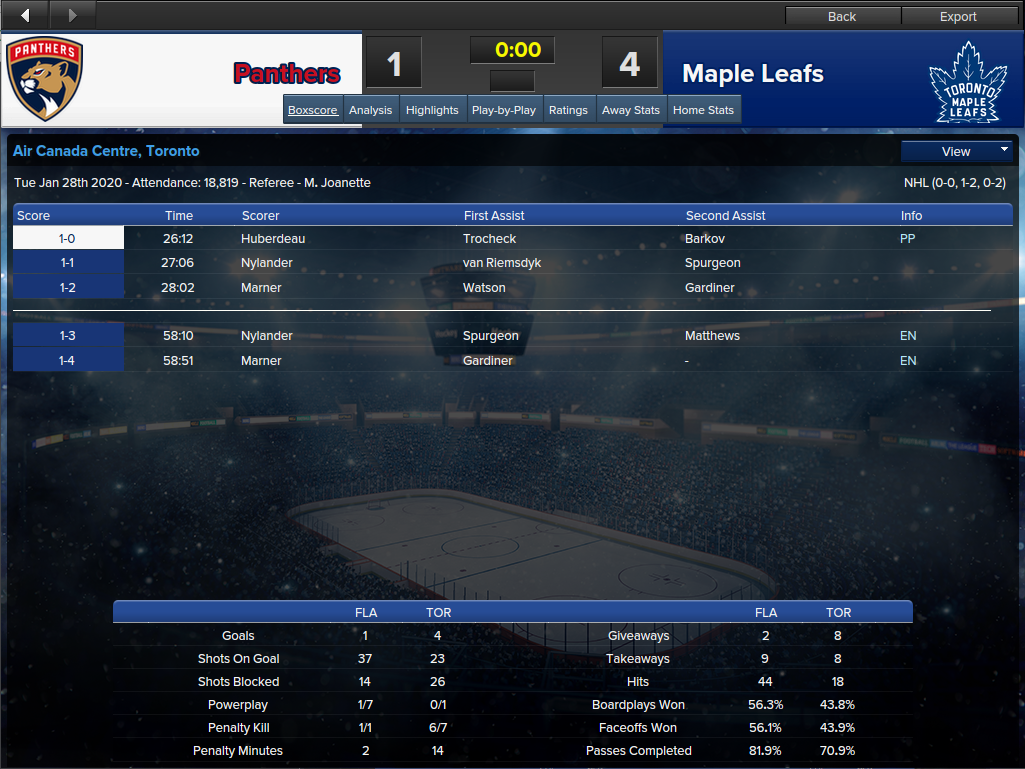The width and height of the screenshot is (1025, 769).
Task: Open the Analysis tab
Action: (370, 110)
